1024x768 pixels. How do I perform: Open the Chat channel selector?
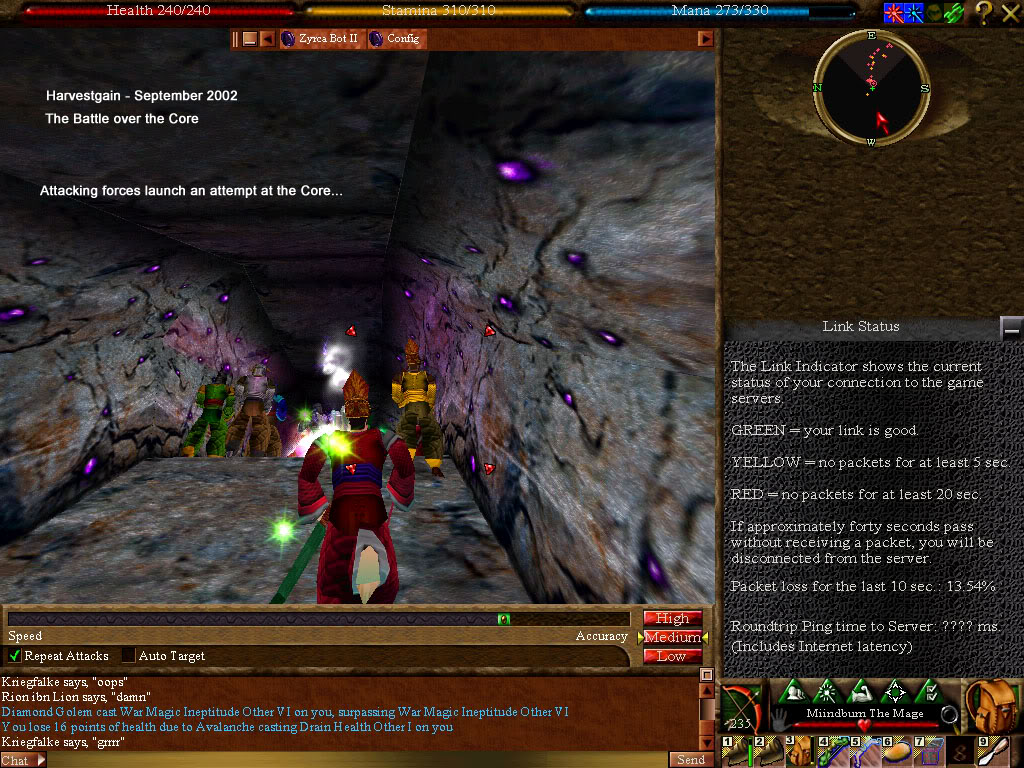pyautogui.click(x=22, y=760)
